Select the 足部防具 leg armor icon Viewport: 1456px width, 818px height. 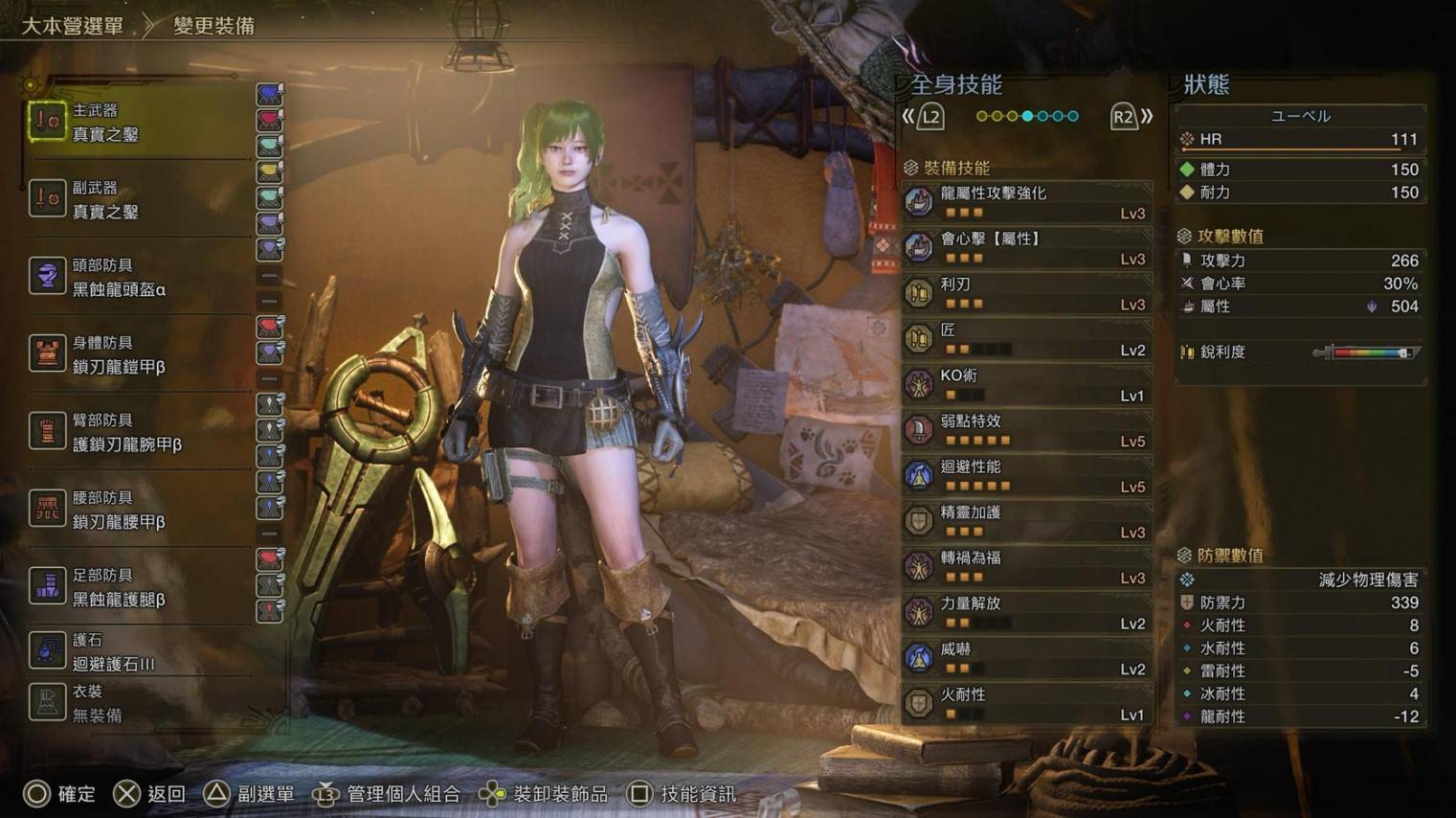click(48, 584)
